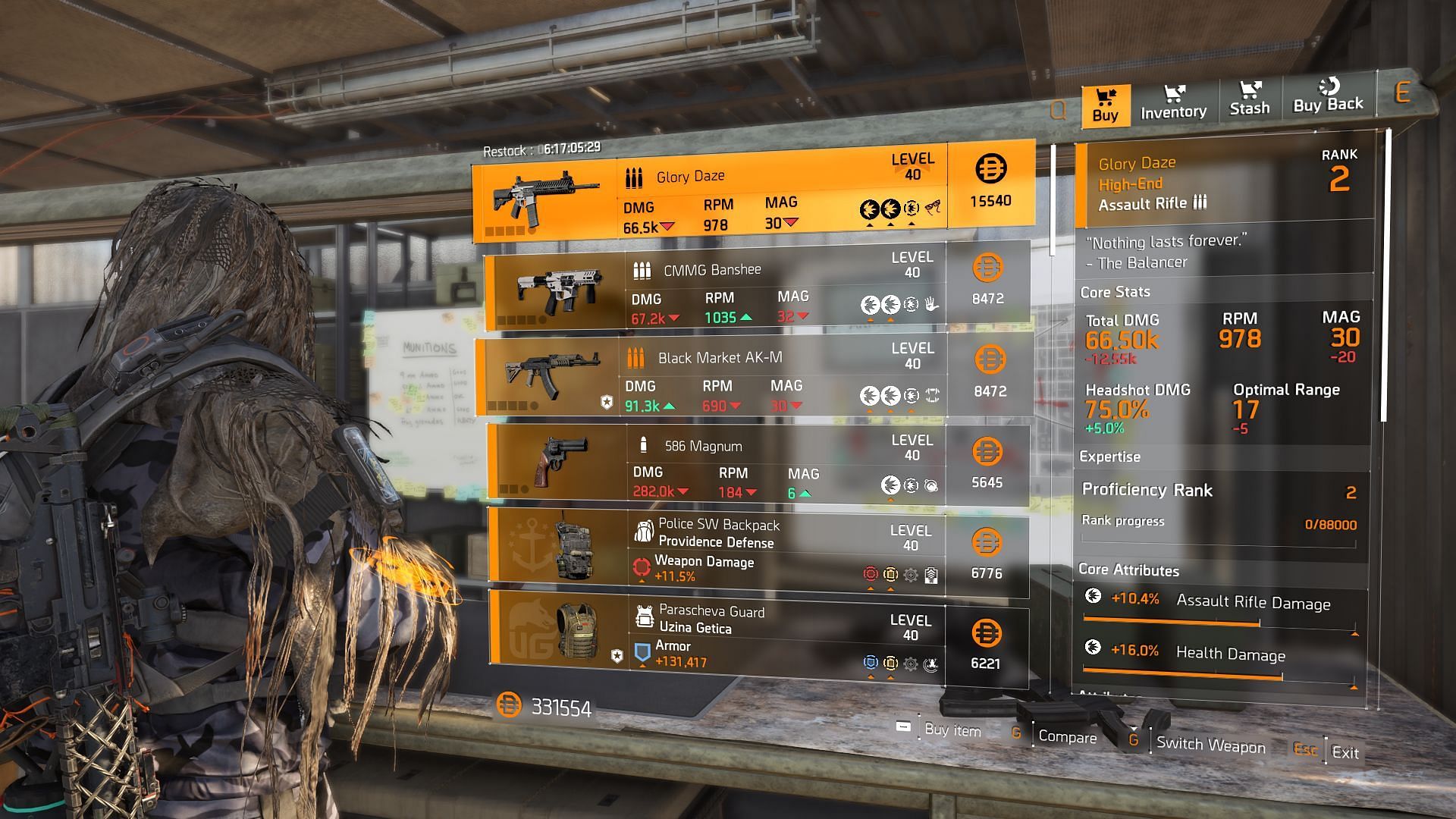Open the Buy Back tab
The width and height of the screenshot is (1456, 819).
click(x=1328, y=97)
